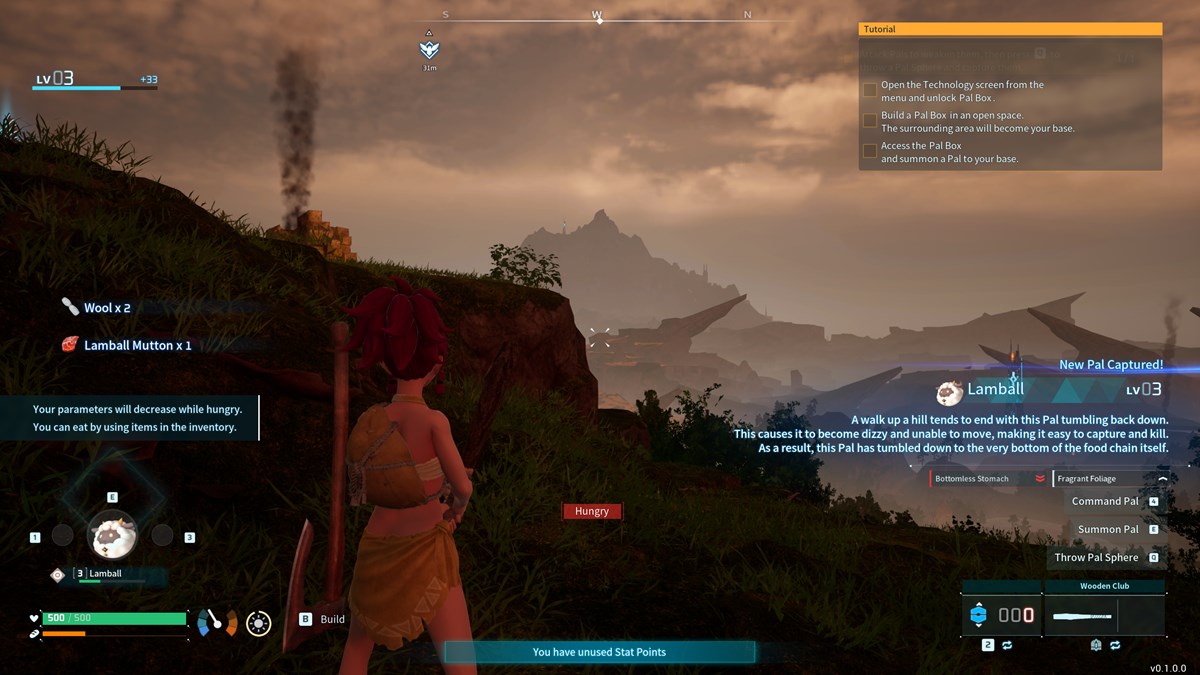Check the Open Technology screen tutorial box

[870, 90]
